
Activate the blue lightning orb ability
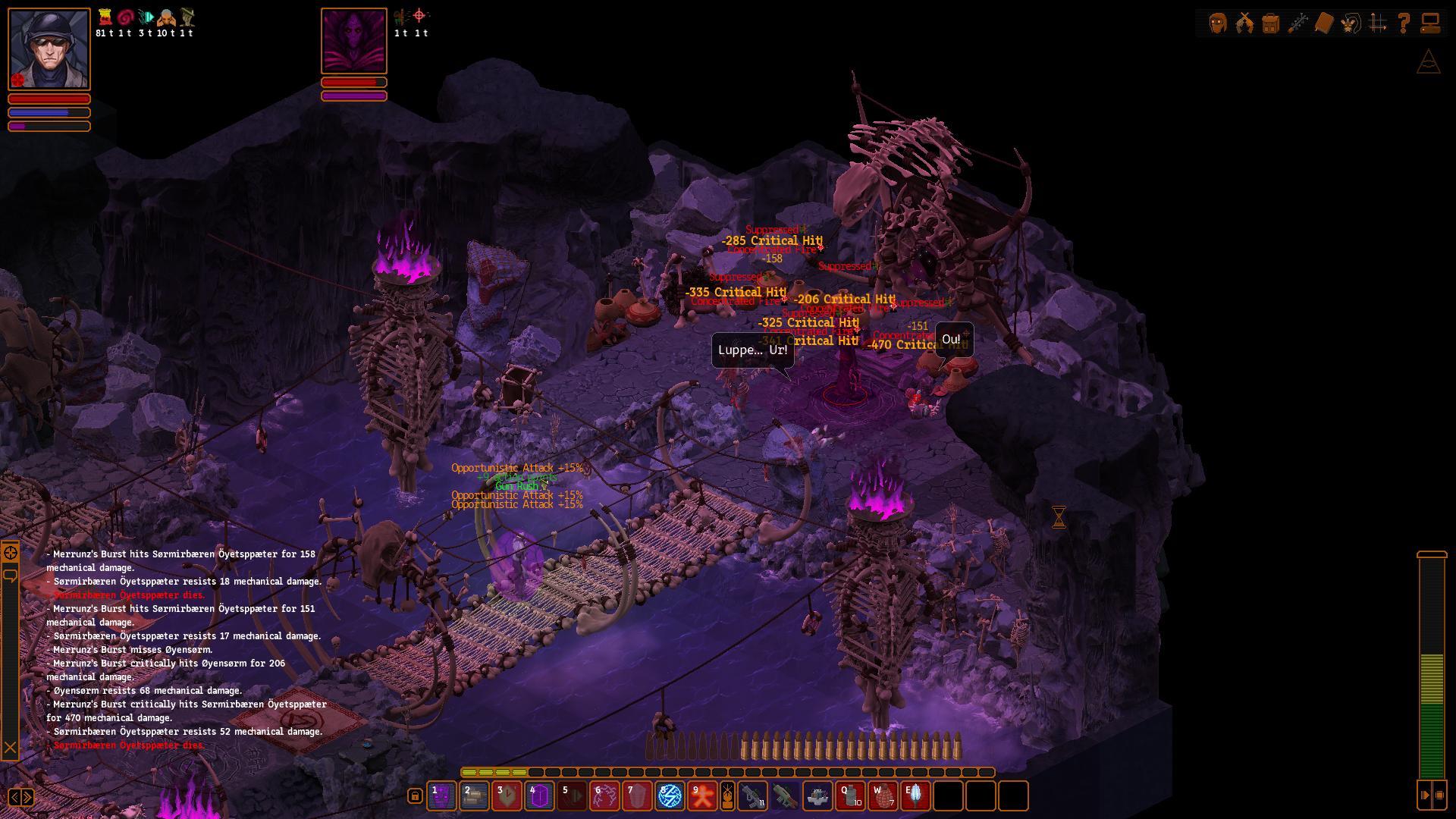pos(670,796)
